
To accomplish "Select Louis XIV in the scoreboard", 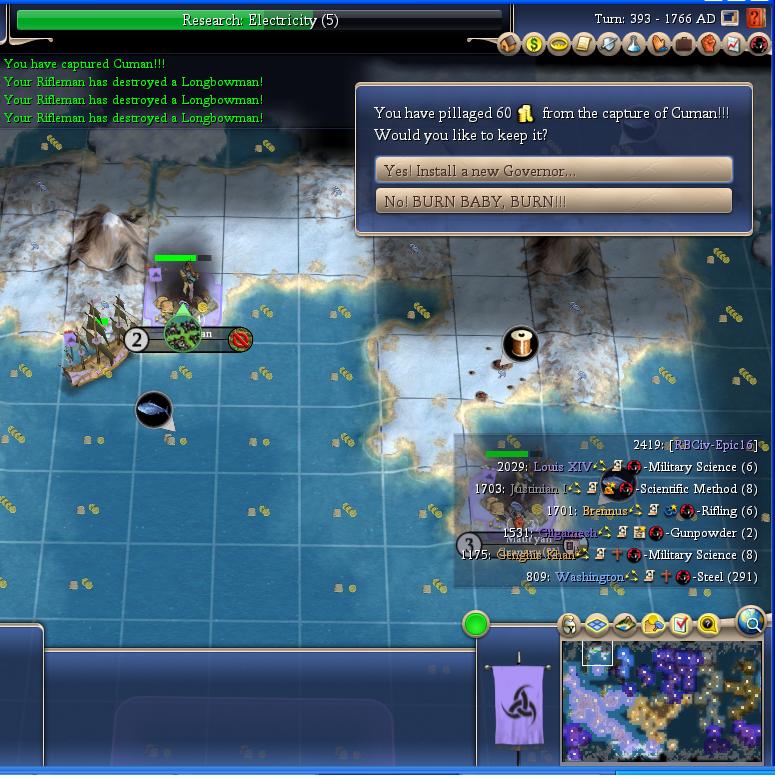I will (x=563, y=467).
